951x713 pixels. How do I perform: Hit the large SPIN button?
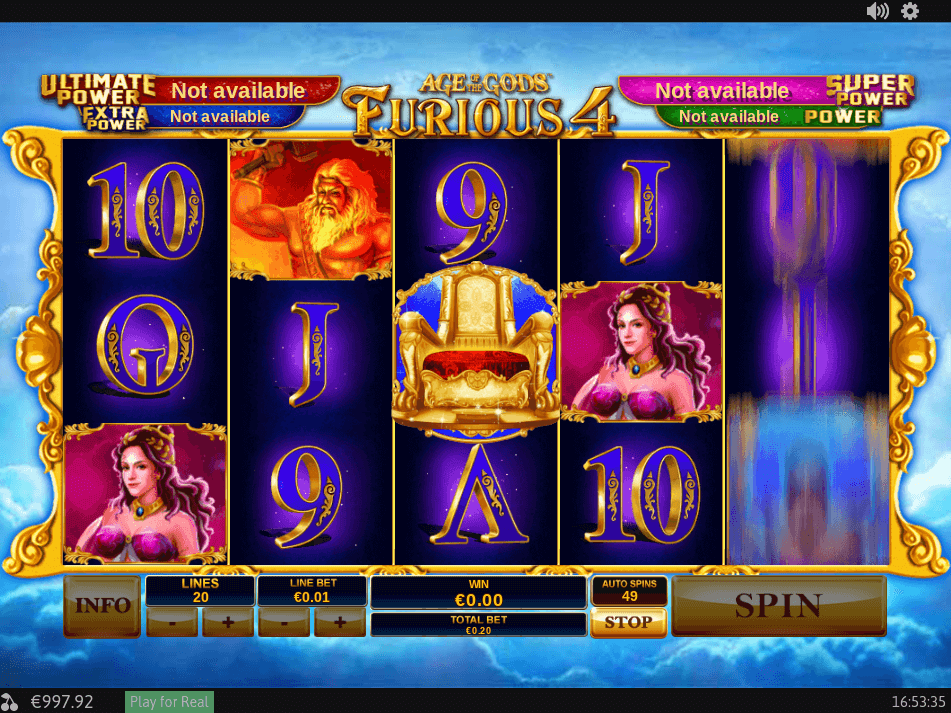[x=778, y=606]
